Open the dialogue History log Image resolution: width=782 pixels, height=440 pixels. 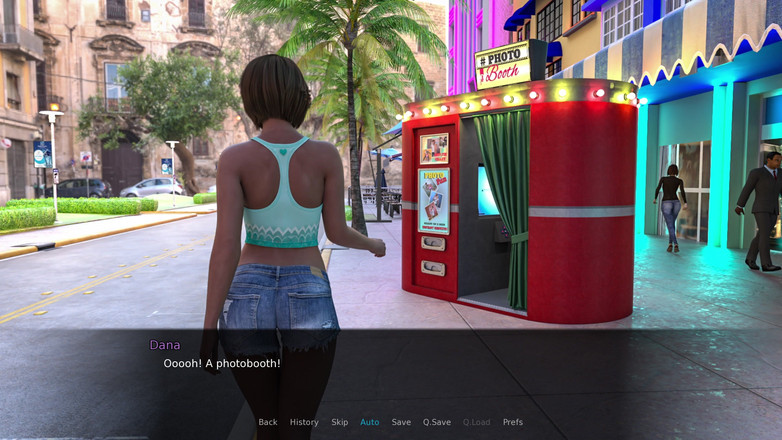pos(304,422)
